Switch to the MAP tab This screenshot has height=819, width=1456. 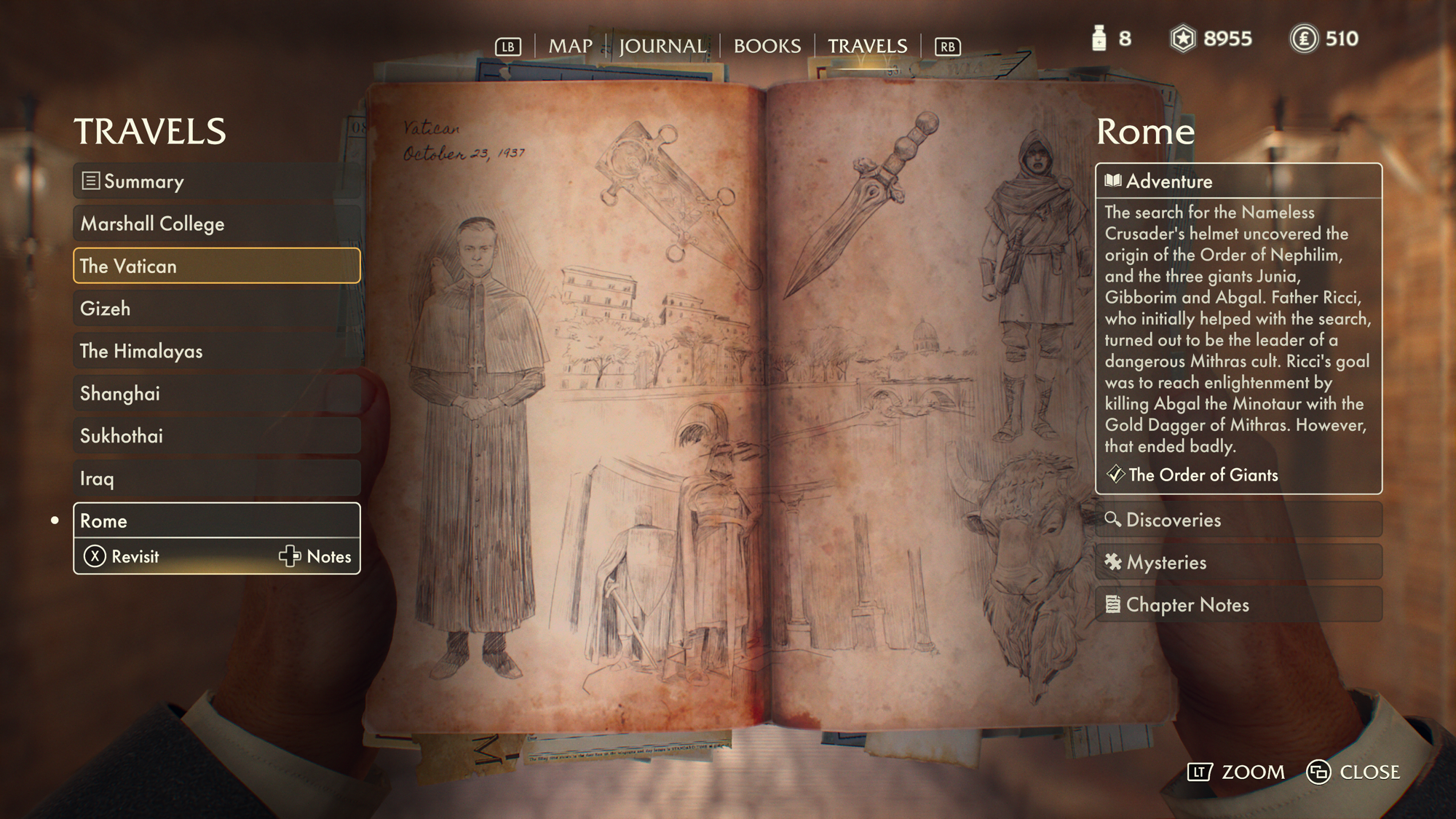click(570, 46)
